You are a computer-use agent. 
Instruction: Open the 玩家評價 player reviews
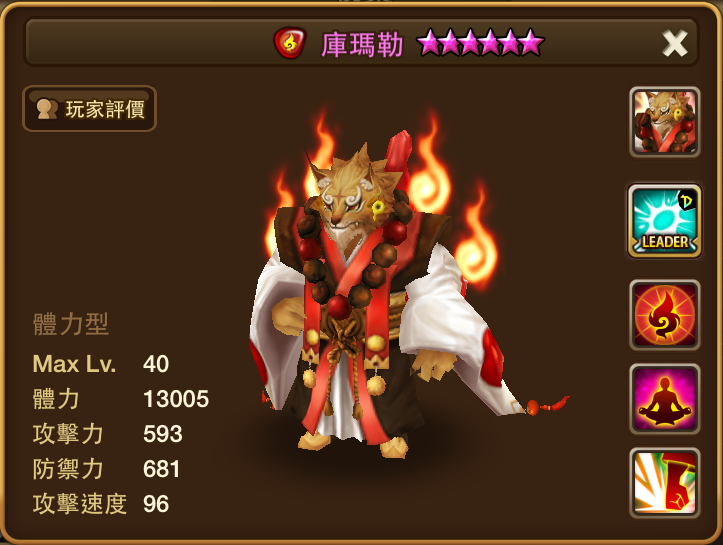point(90,108)
